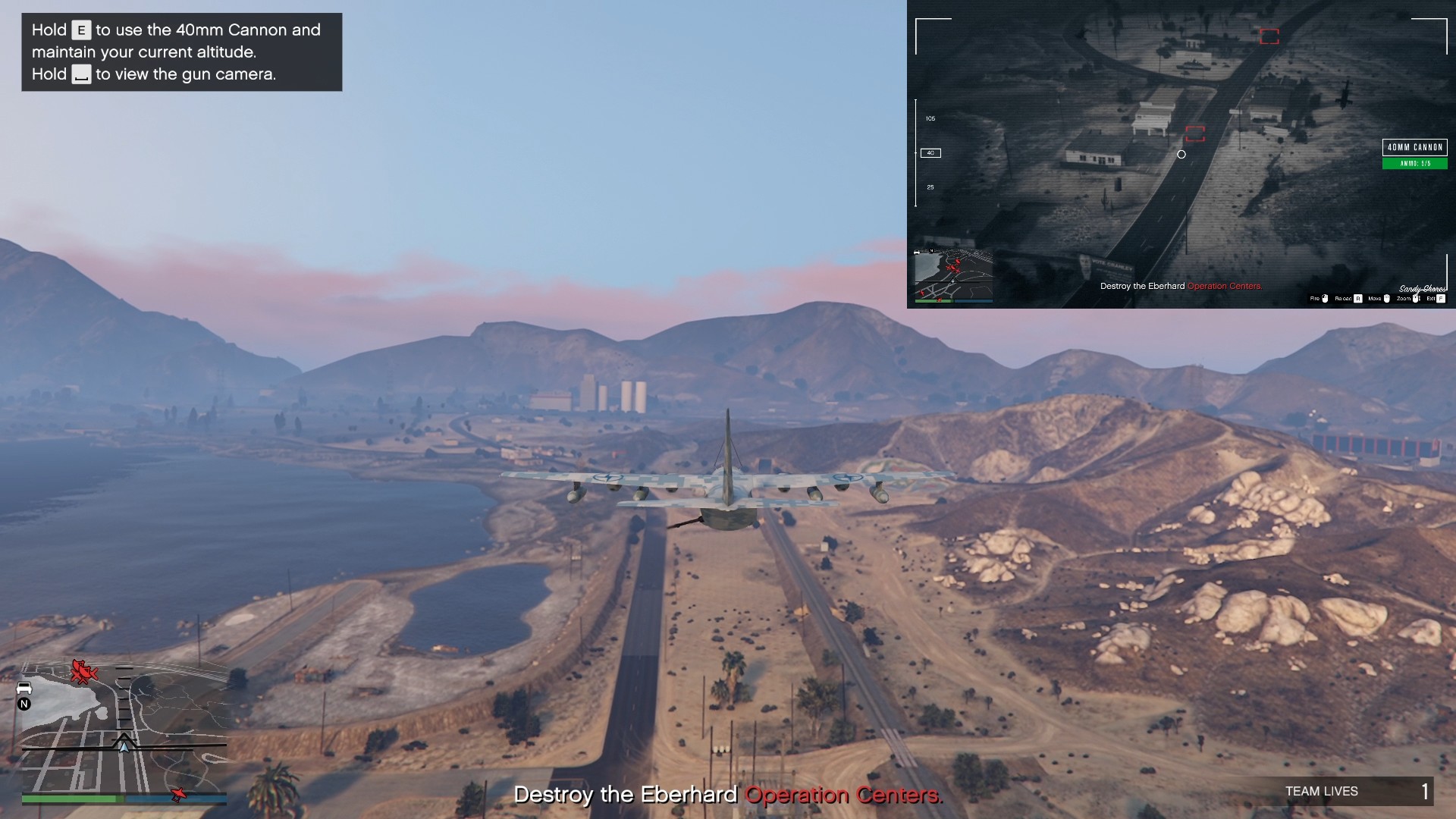Click the altitude marker reading 40
Screen dimensions: 1456x819
[x=929, y=152]
